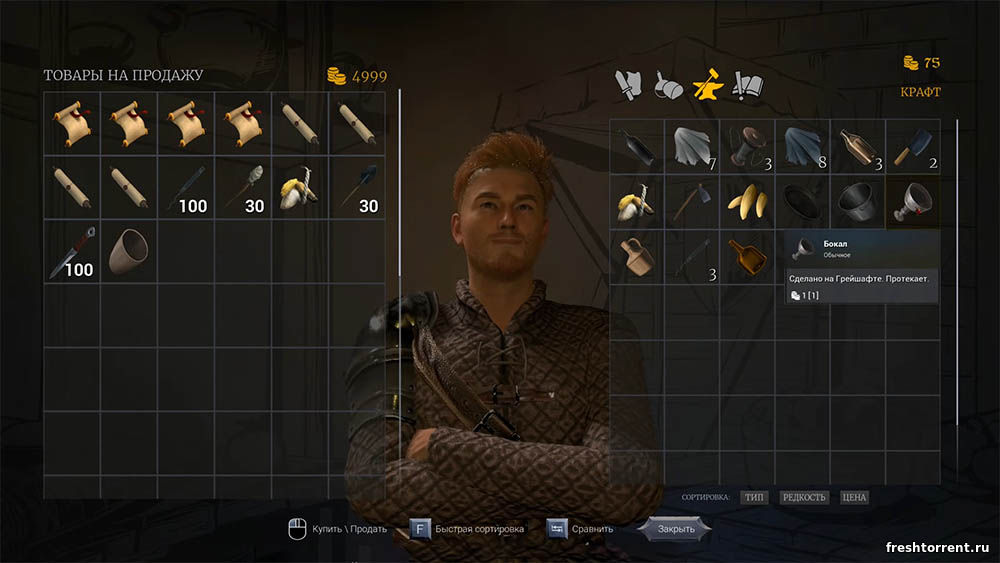Select the sword and armor category icon
Image resolution: width=1000 pixels, height=563 pixels.
(628, 86)
